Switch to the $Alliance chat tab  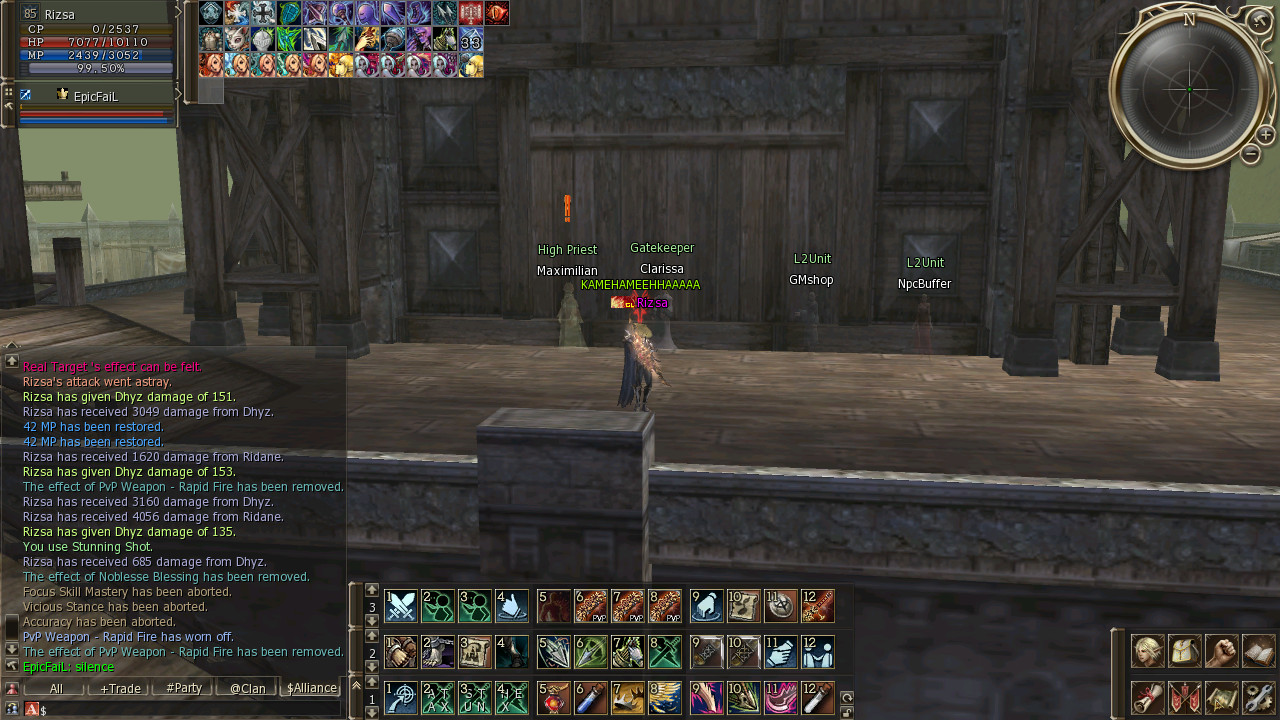coord(311,688)
